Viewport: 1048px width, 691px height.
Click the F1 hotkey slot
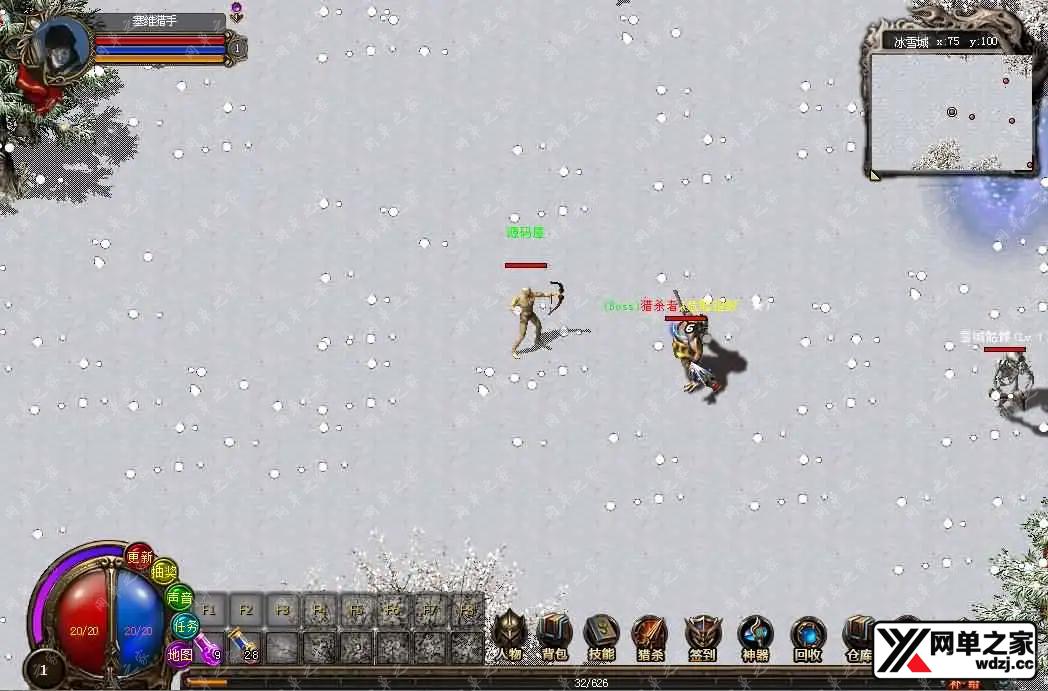coord(210,609)
